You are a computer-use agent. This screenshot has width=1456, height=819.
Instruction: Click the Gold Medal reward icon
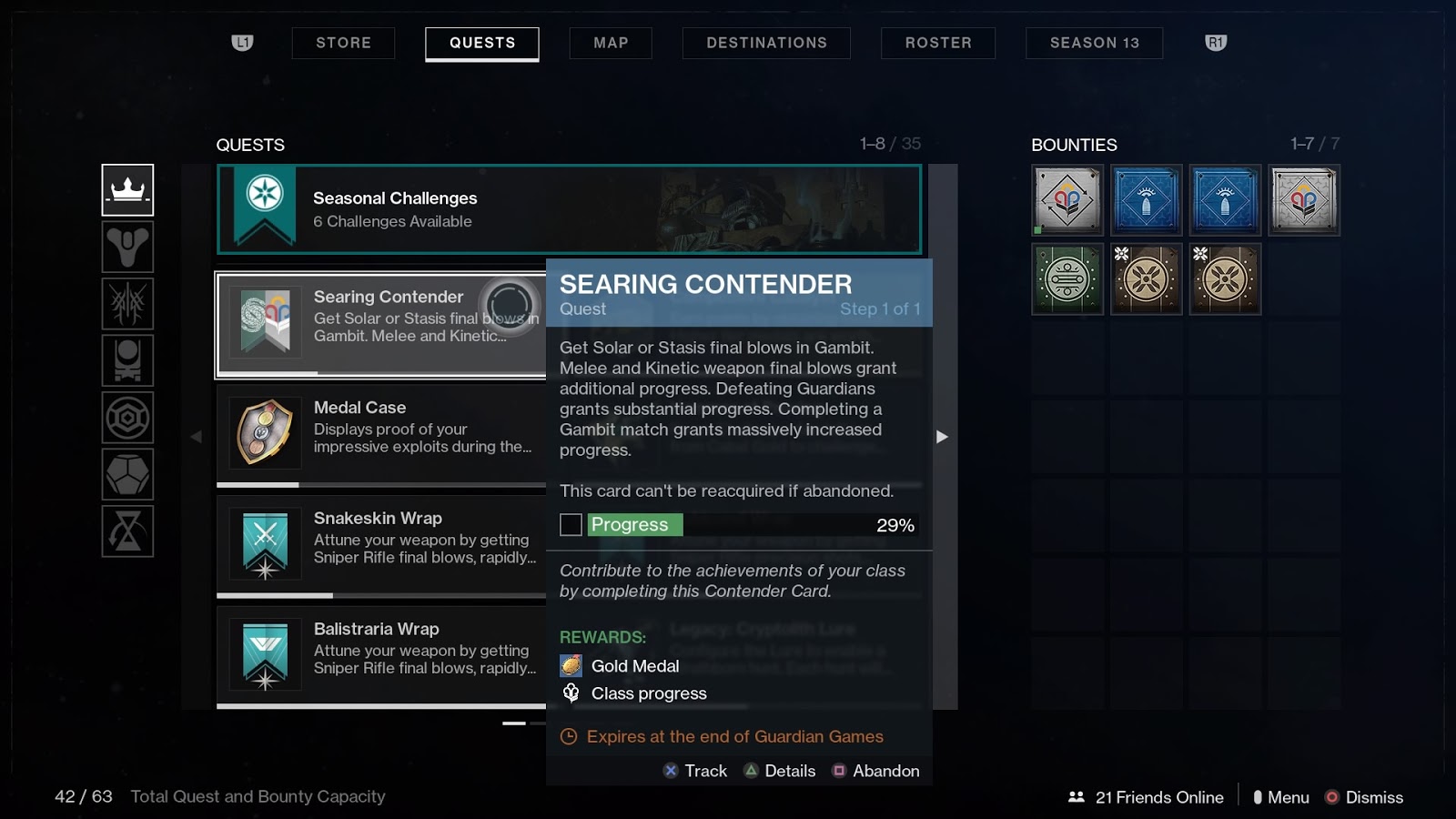coord(570,665)
